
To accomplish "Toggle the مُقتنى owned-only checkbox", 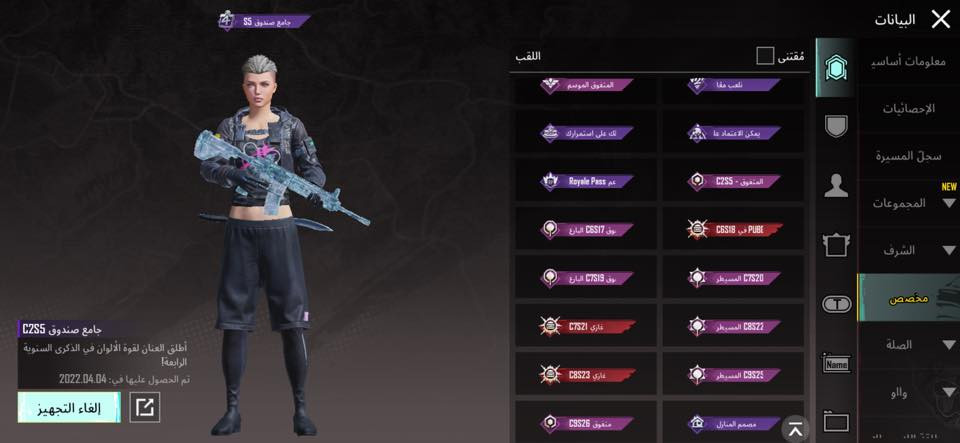I will (x=765, y=56).
